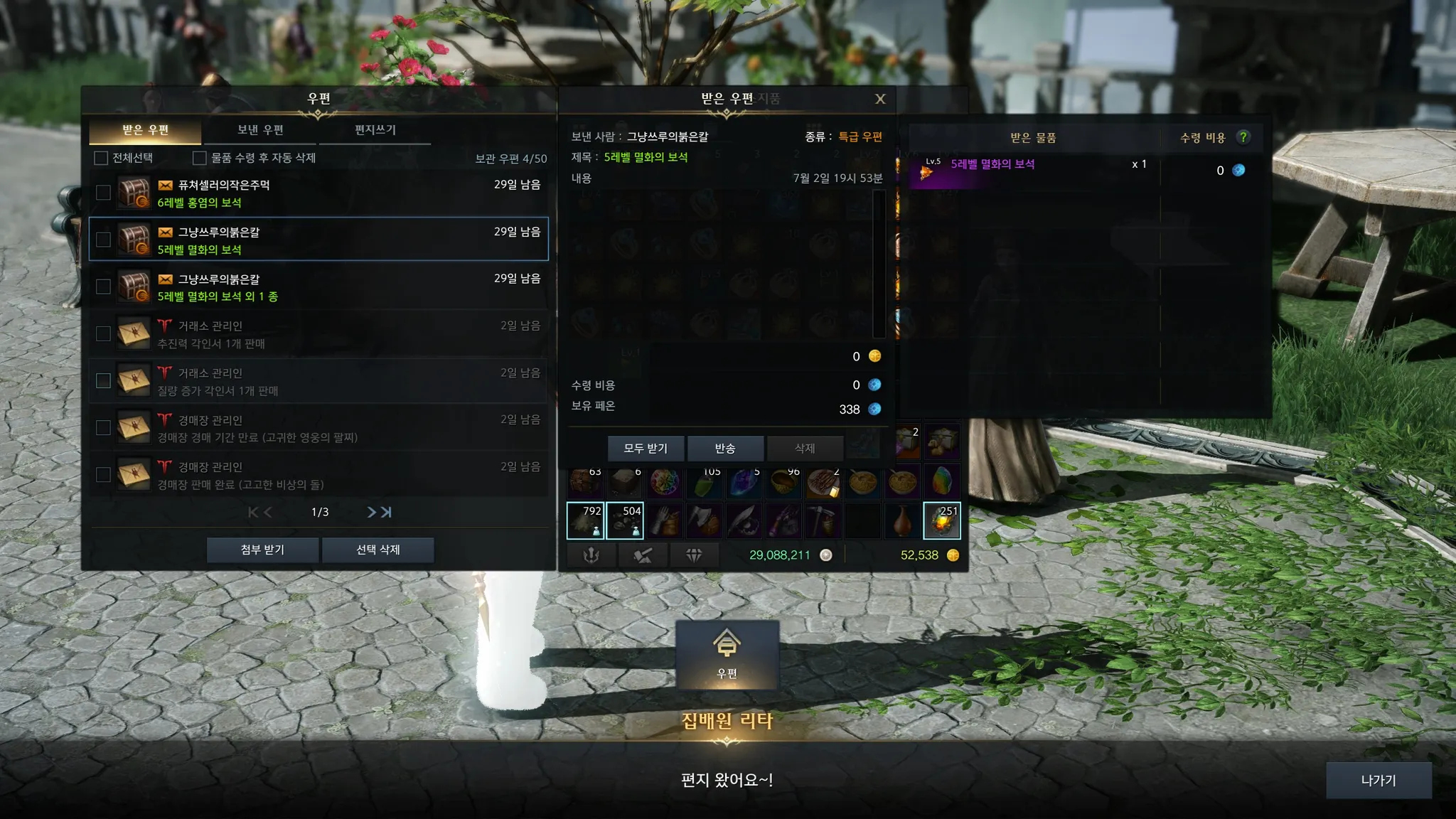
Task: Open mail from 퓨쳐셀러의작은주먹
Action: point(318,193)
